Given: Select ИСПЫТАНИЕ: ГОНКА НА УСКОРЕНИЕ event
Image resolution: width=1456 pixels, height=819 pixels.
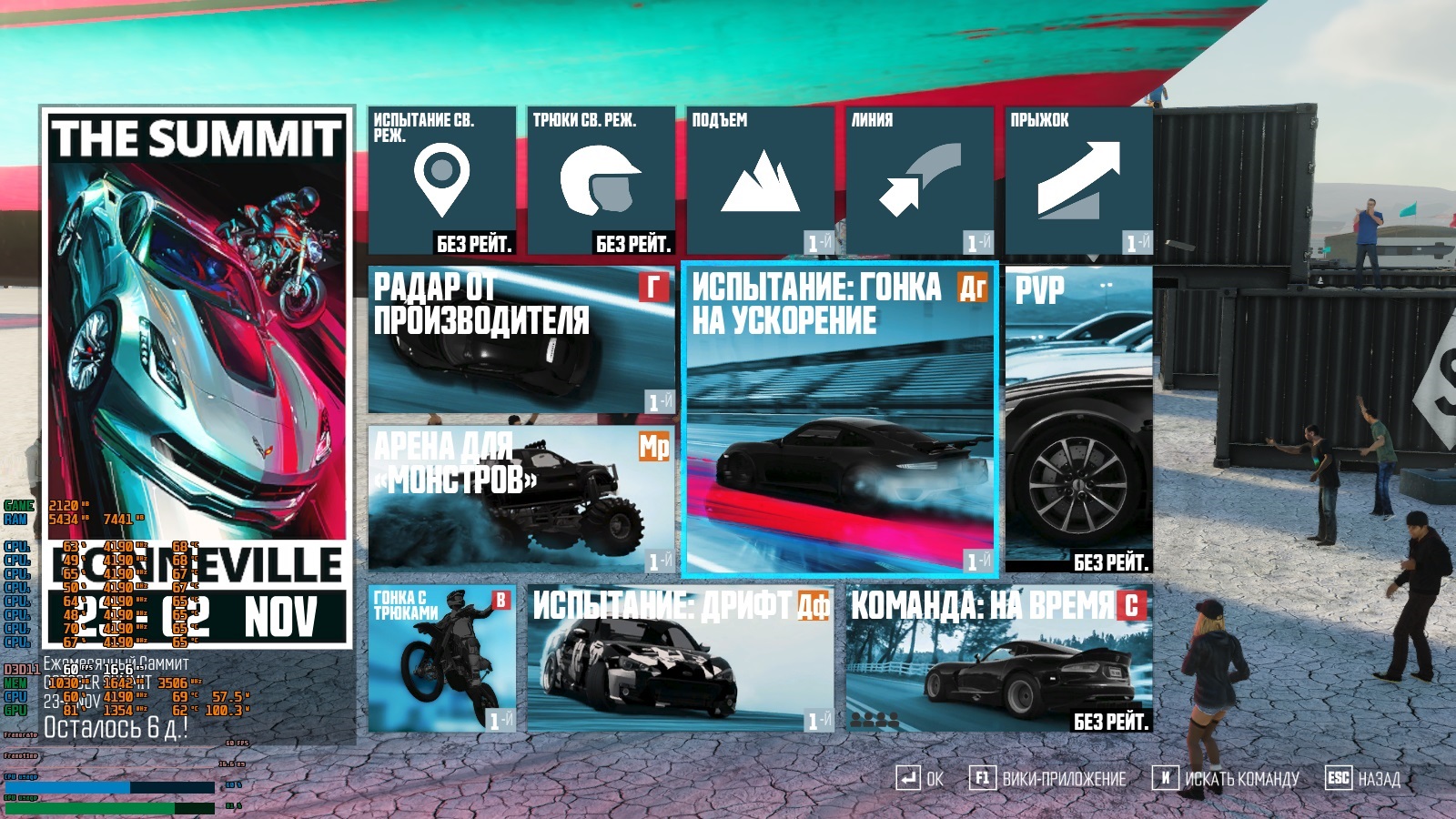Looking at the screenshot, I should pyautogui.click(x=840, y=420).
